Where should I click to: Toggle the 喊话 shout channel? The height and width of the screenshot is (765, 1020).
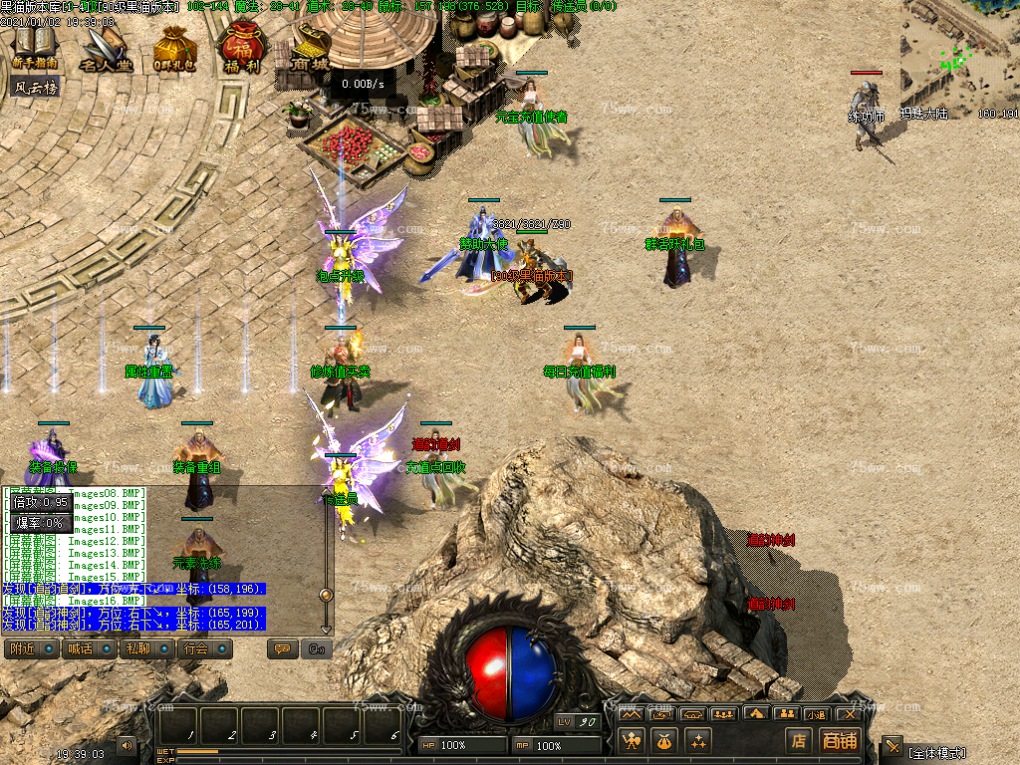click(x=90, y=648)
